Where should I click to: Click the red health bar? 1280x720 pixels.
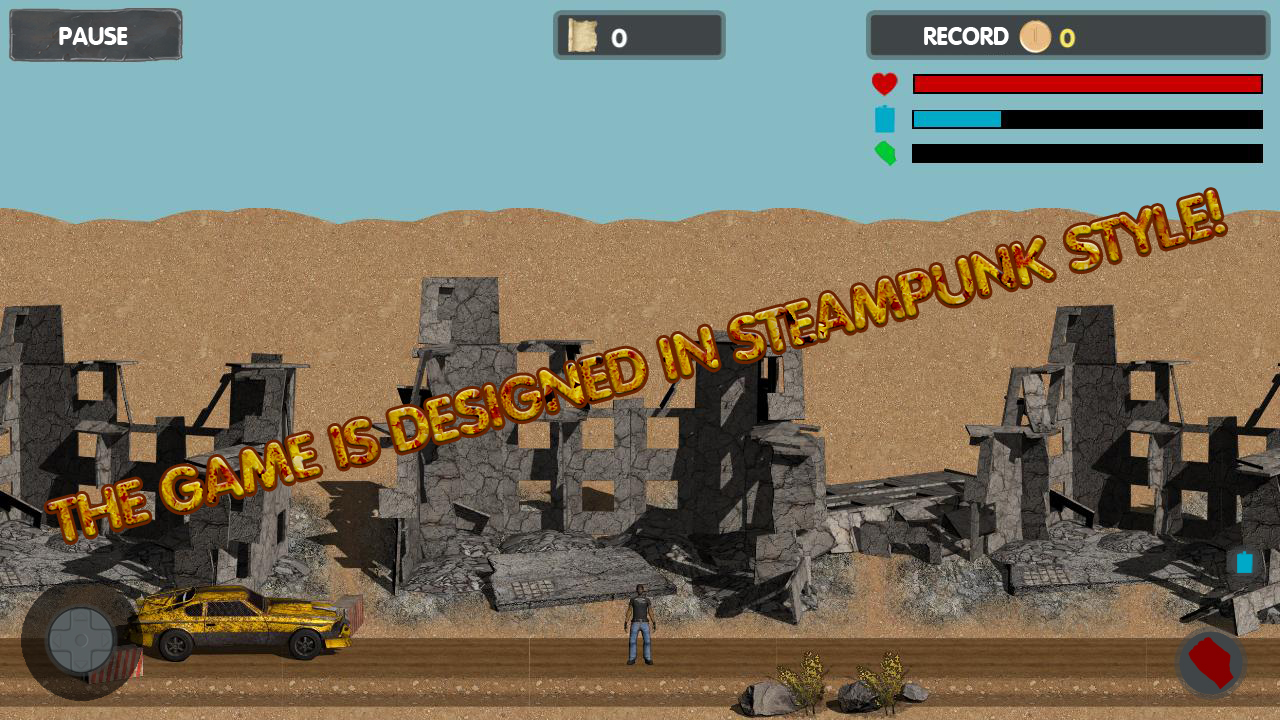[x=1087, y=84]
